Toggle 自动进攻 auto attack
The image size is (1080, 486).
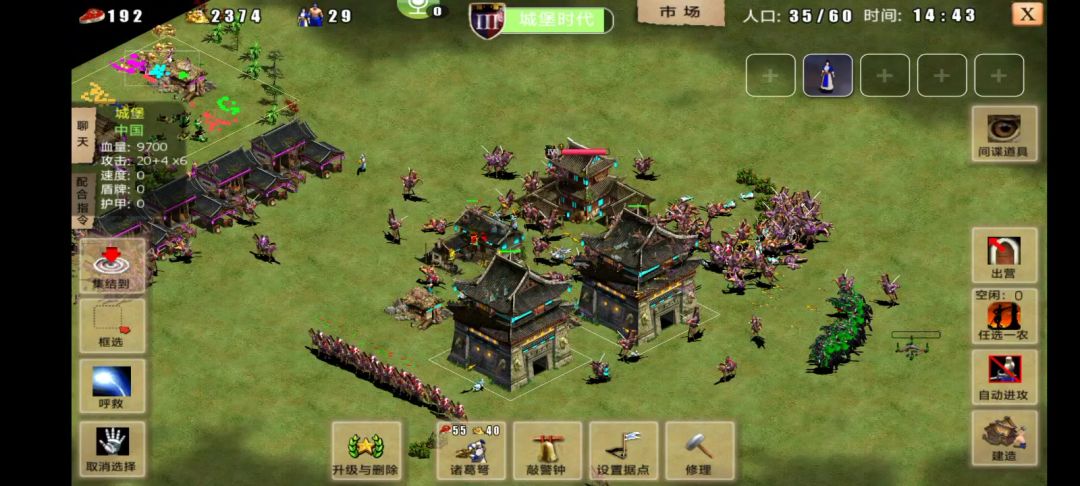point(1004,376)
